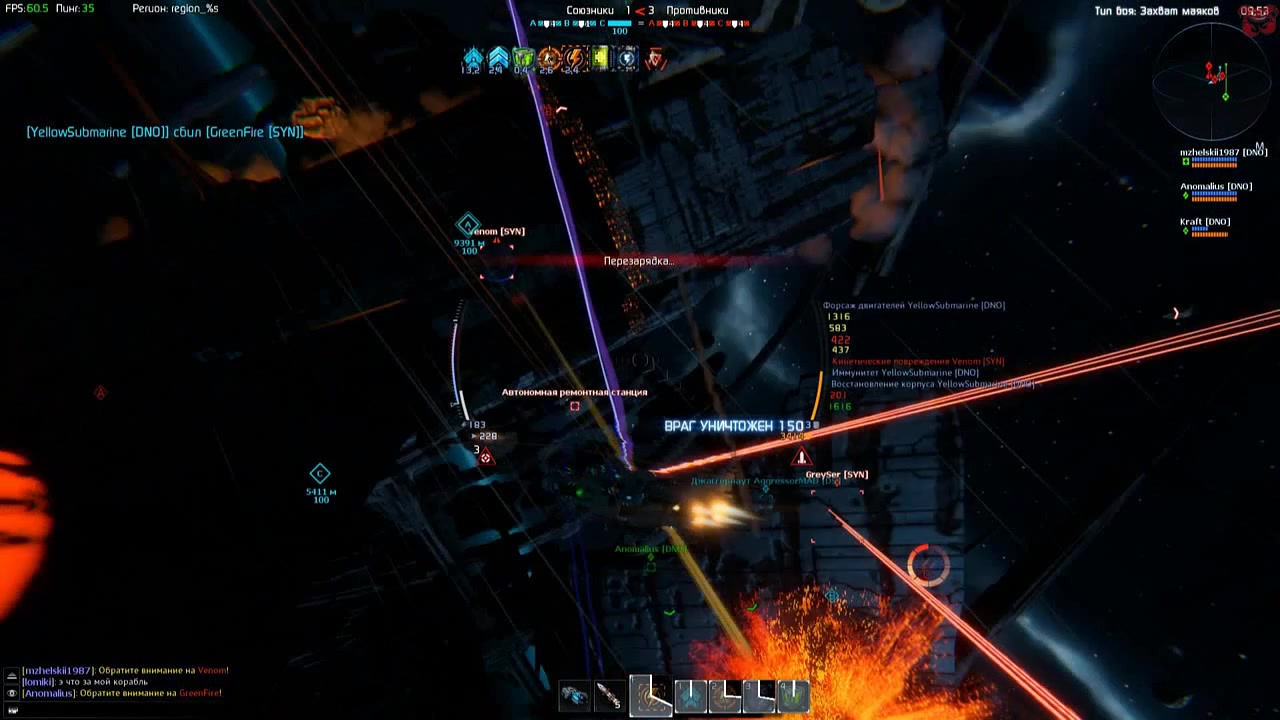Click the chat eject-style arrow button
The image size is (1280, 720).
pos(11,676)
